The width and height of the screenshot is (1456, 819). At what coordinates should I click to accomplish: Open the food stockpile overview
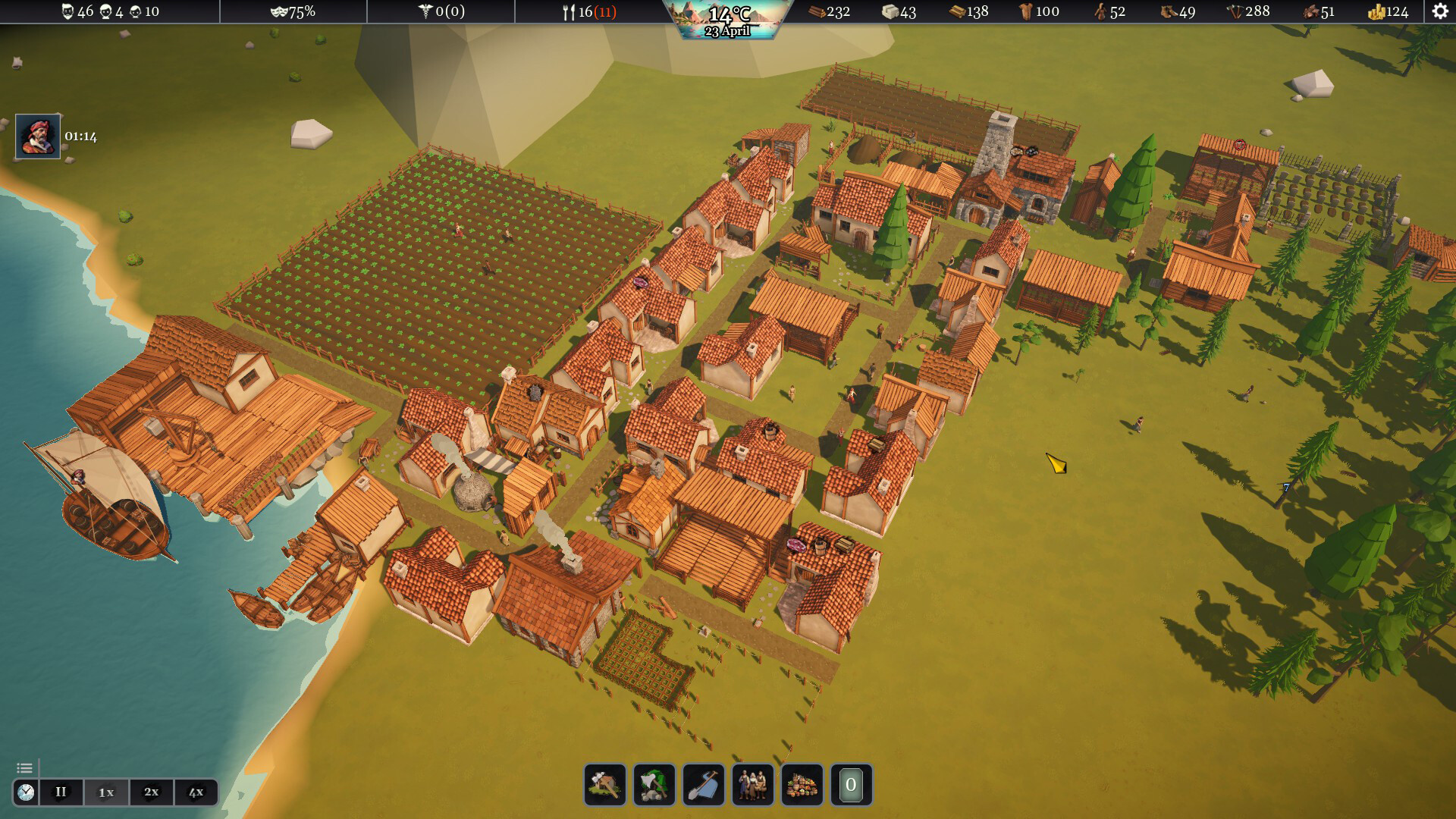tap(803, 785)
